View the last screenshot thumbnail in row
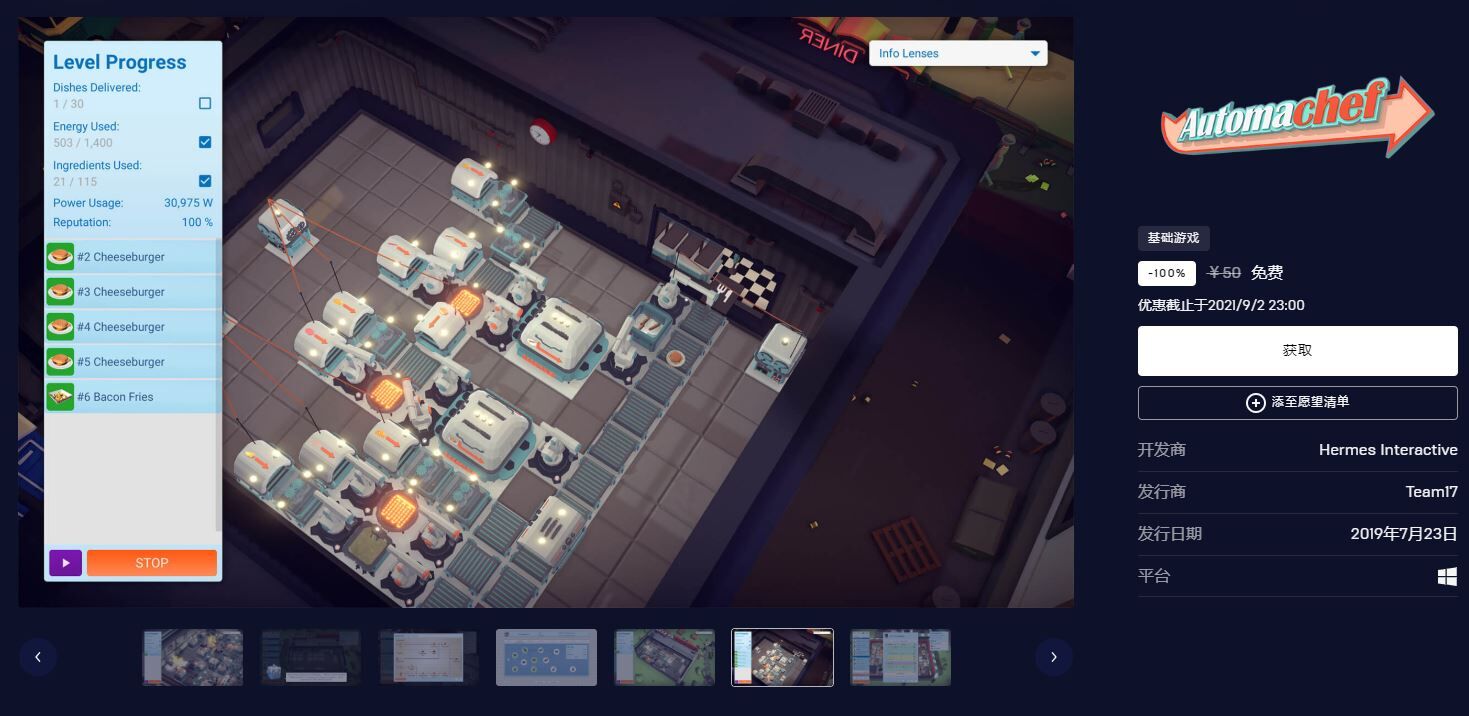 click(900, 657)
